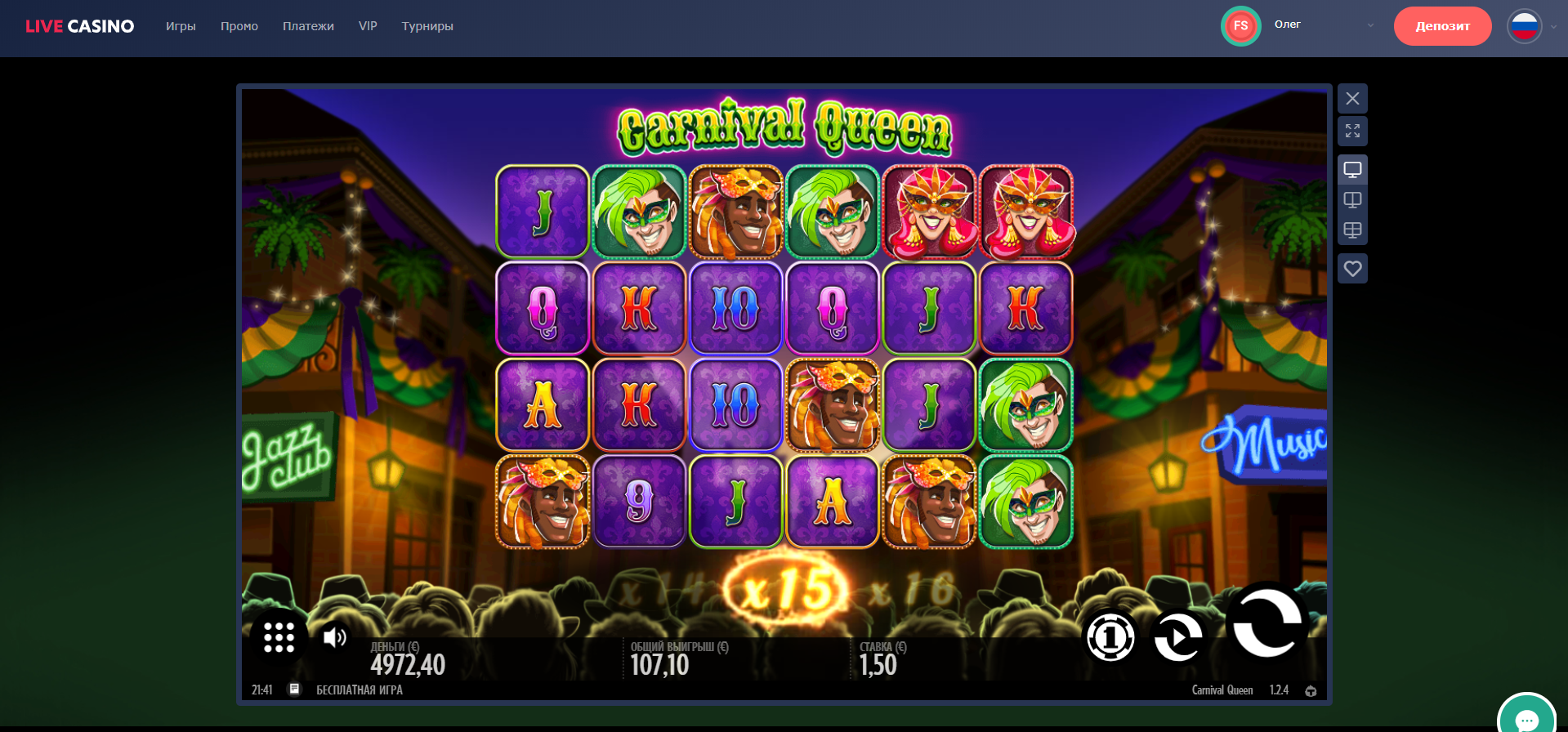Screen dimensions: 1568x732
Task: Open the Платежи page
Action: click(x=308, y=26)
